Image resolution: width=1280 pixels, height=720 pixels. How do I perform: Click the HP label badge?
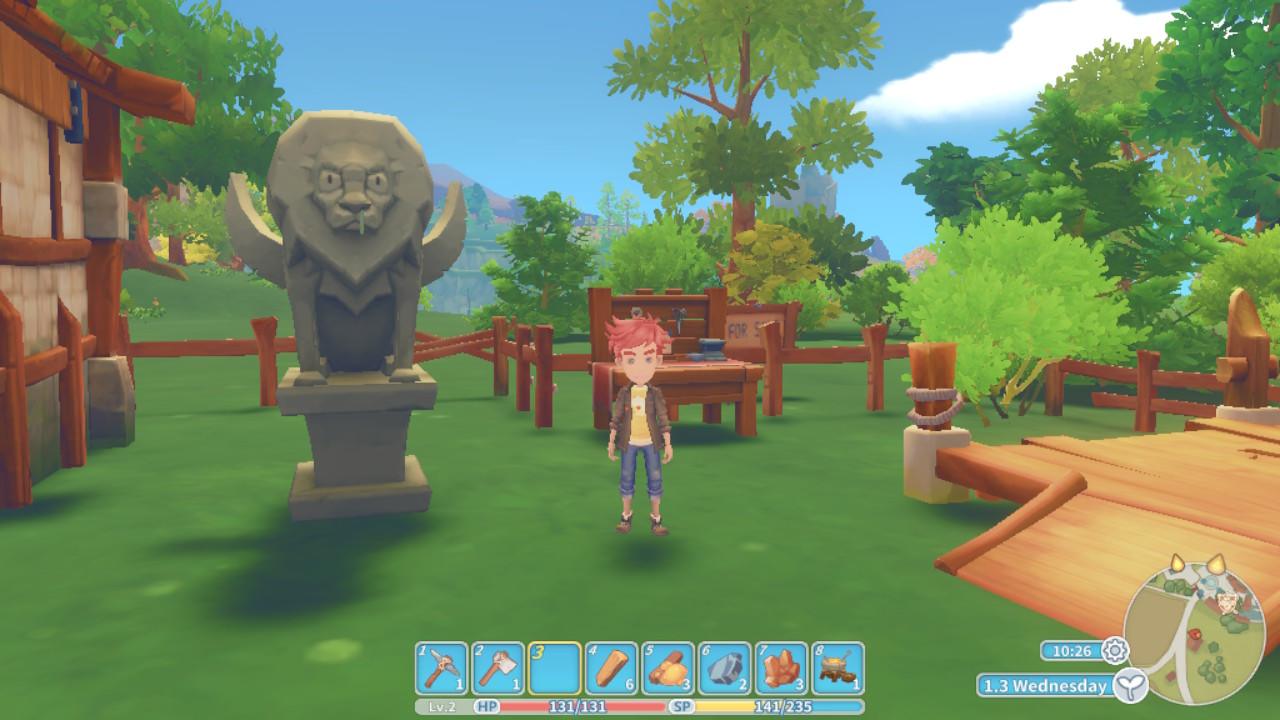pyautogui.click(x=486, y=706)
